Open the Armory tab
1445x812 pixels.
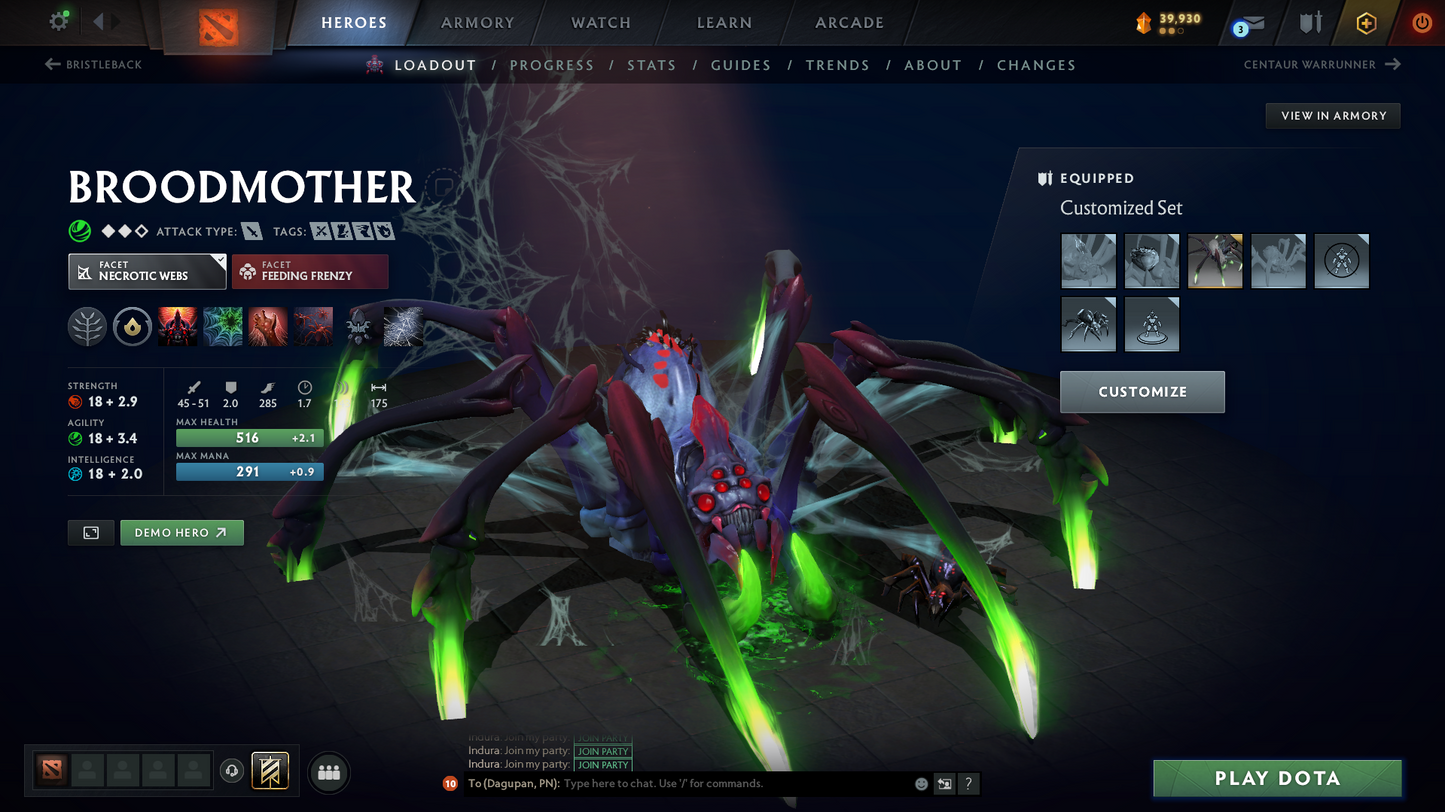pyautogui.click(x=478, y=22)
